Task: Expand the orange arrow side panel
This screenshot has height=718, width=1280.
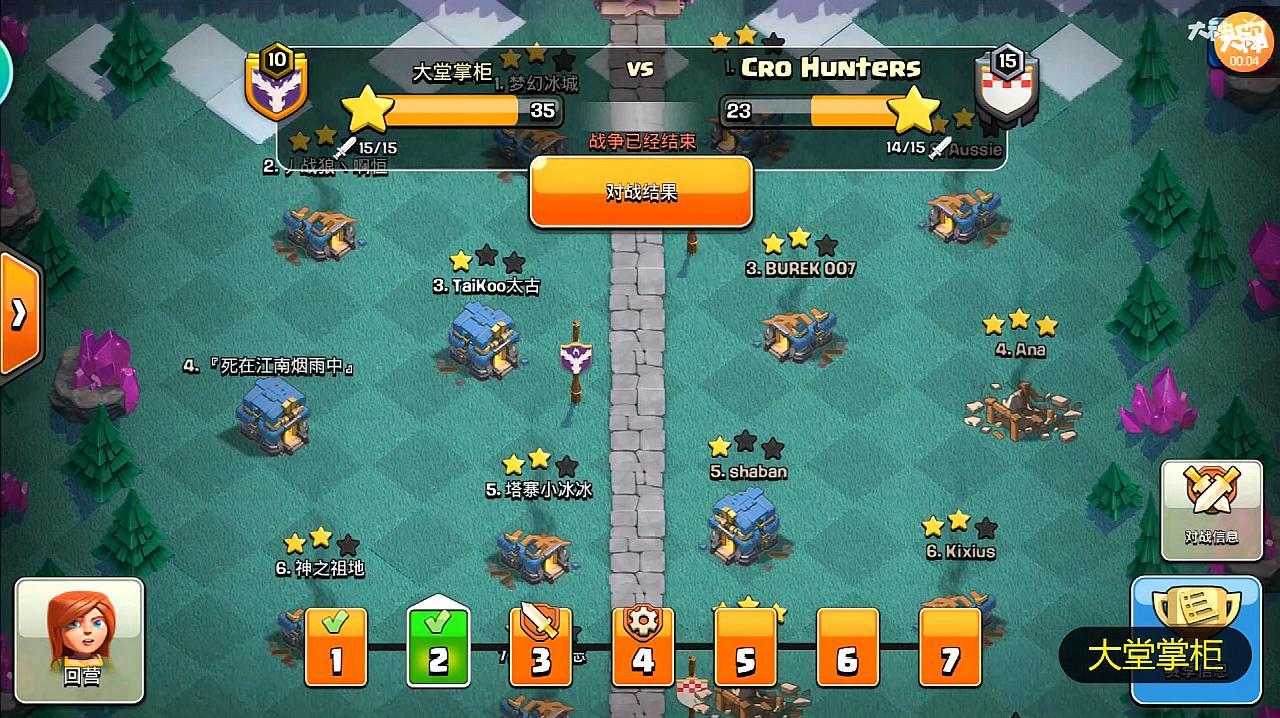Action: point(19,314)
